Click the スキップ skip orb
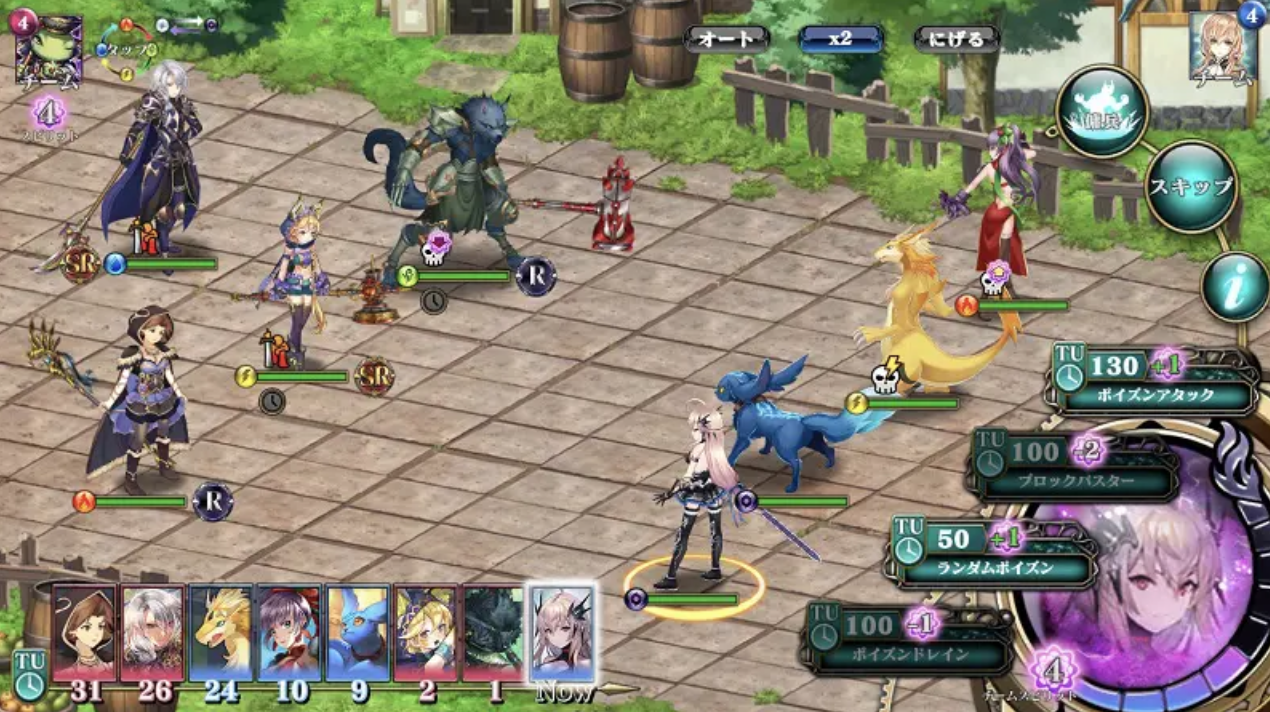This screenshot has width=1270, height=712. click(1191, 186)
